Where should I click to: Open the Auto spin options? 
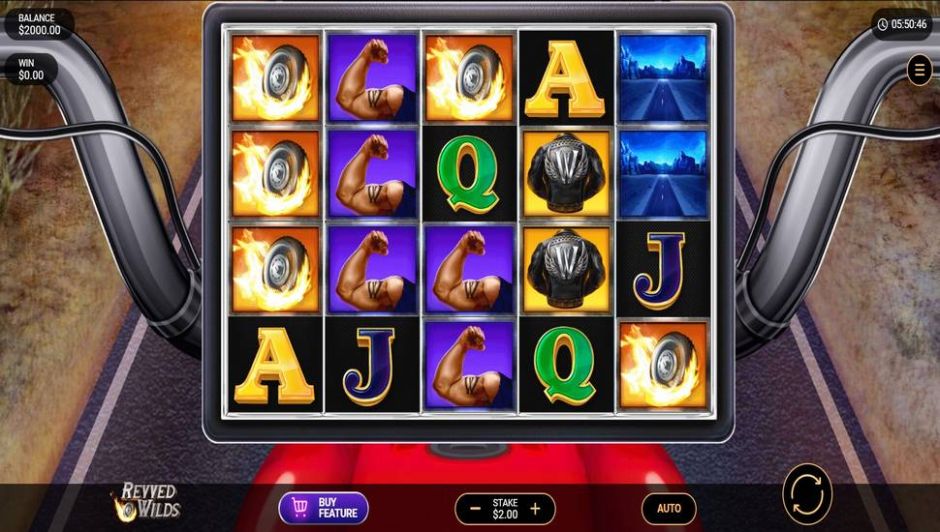pos(668,508)
